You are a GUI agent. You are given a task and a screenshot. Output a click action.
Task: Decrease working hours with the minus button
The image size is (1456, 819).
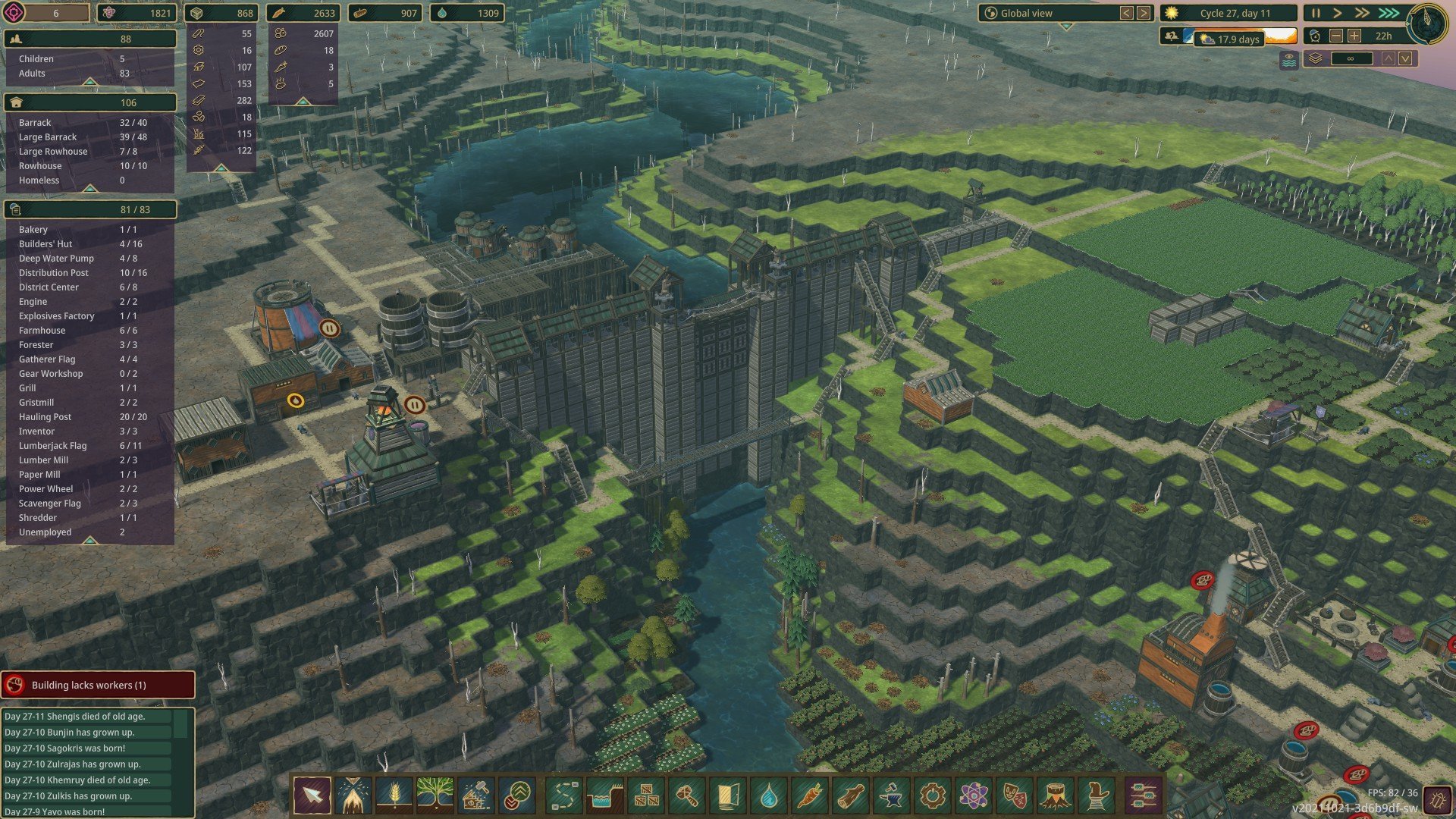[1336, 36]
